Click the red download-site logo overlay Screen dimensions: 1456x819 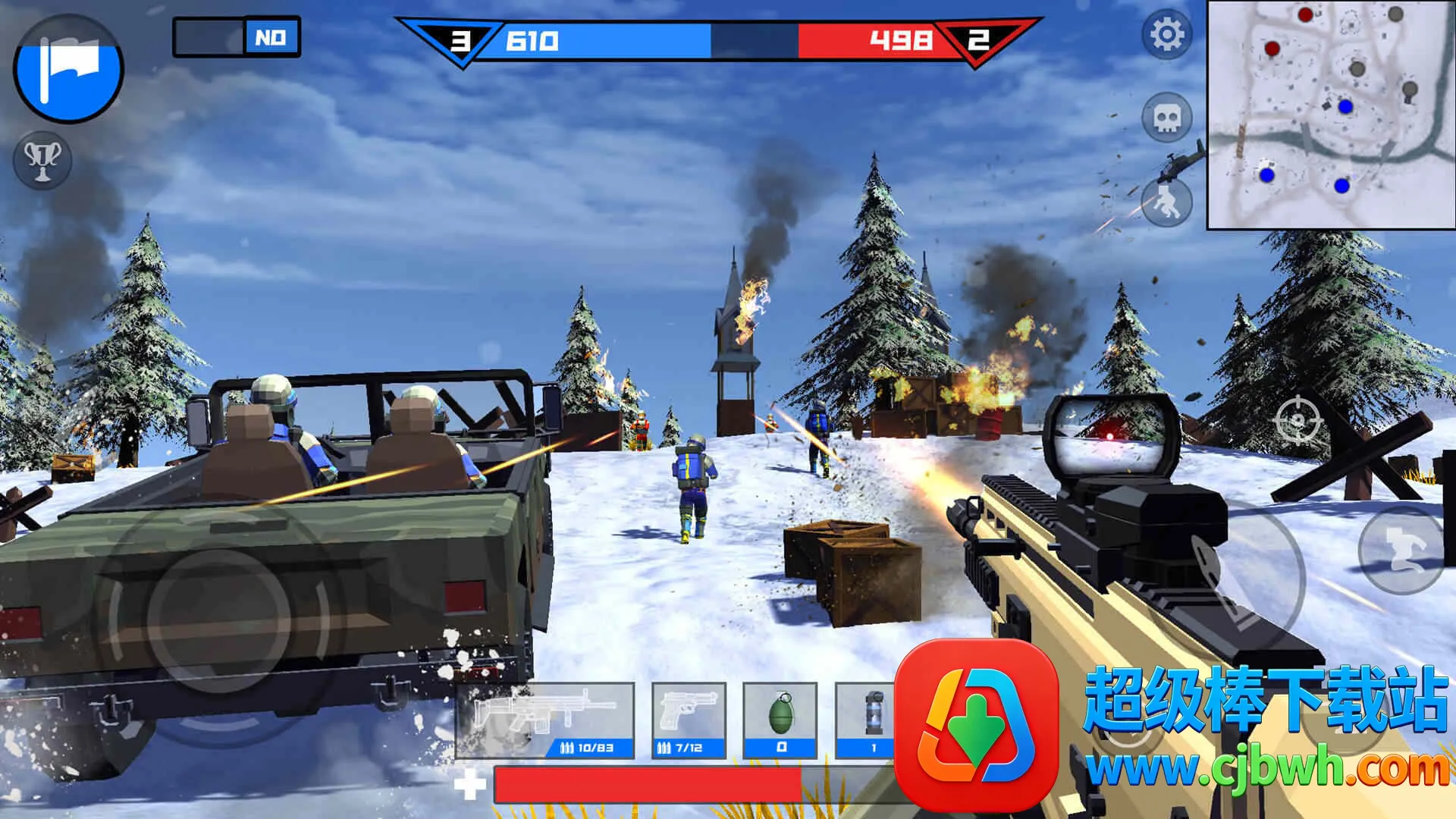click(977, 723)
